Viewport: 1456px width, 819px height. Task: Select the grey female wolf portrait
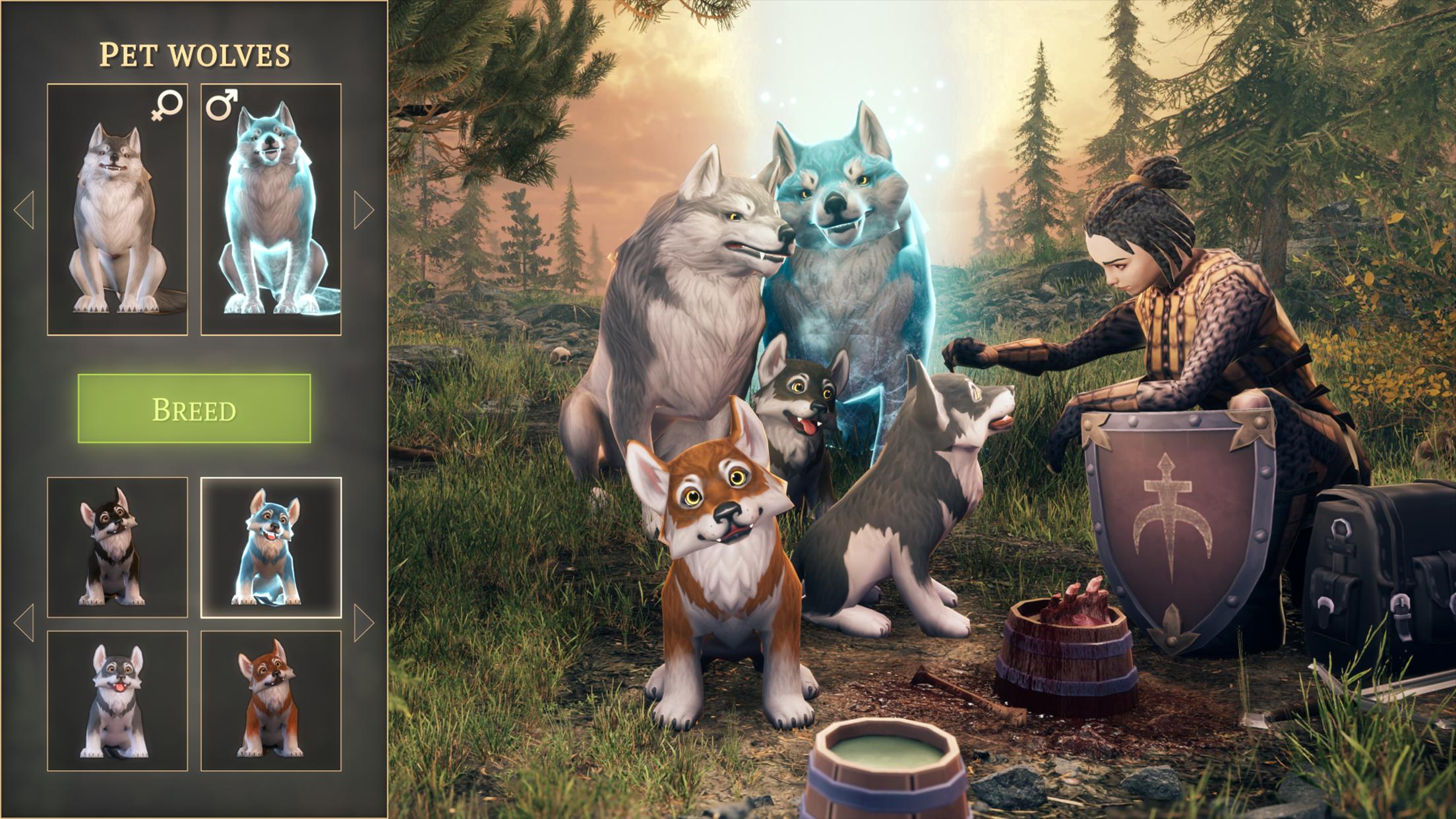tap(117, 210)
